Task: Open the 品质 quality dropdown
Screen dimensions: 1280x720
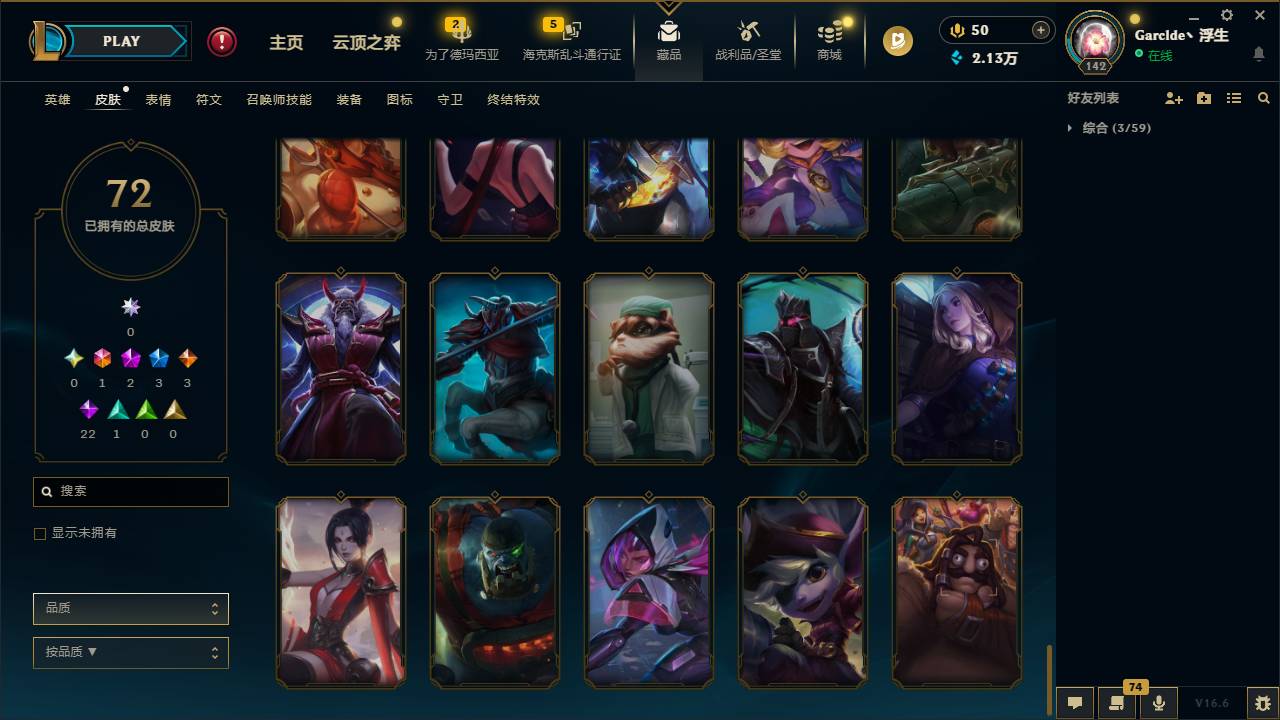Action: coord(130,608)
